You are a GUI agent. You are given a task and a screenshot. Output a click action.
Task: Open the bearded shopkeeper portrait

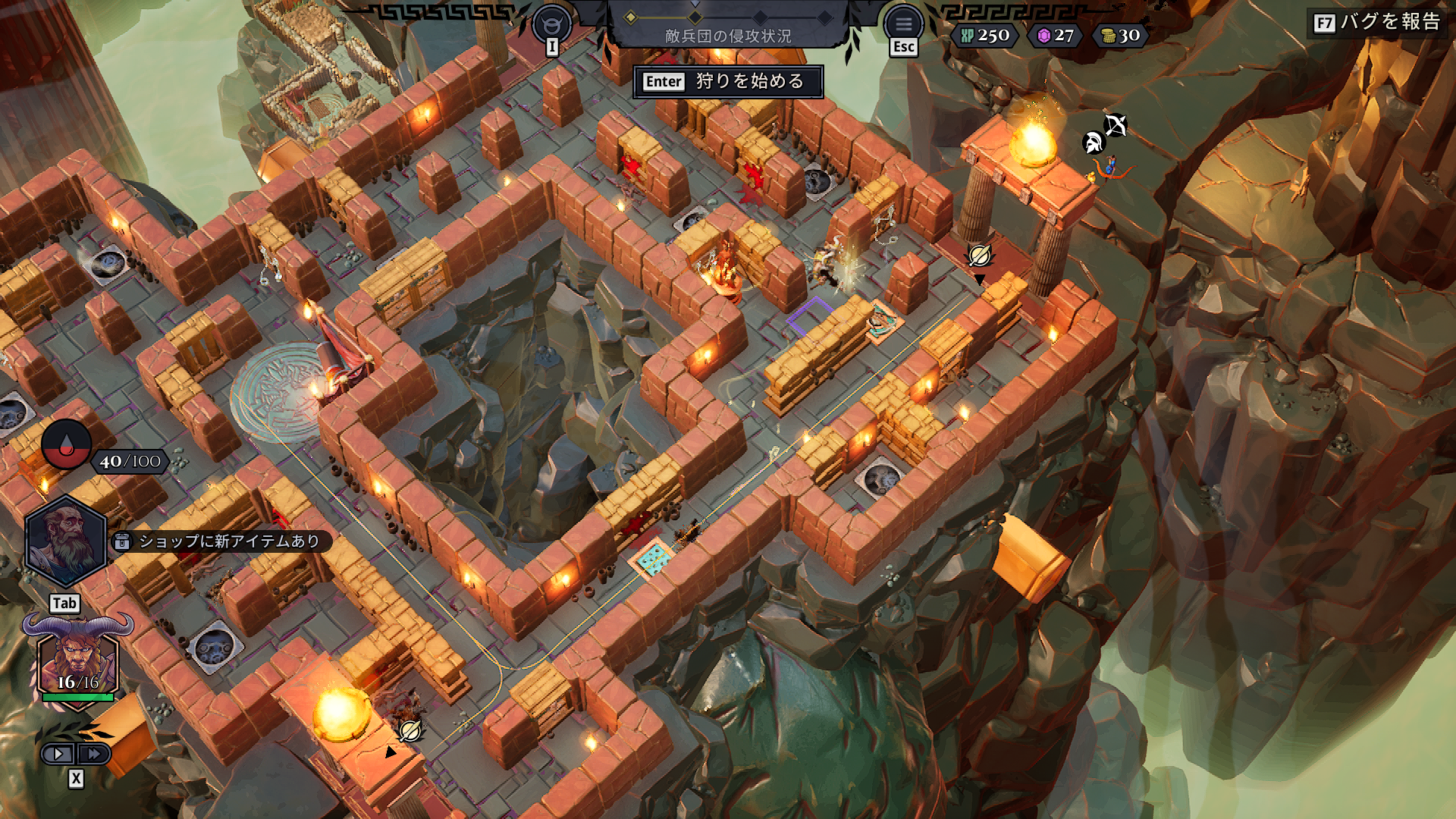point(65,541)
